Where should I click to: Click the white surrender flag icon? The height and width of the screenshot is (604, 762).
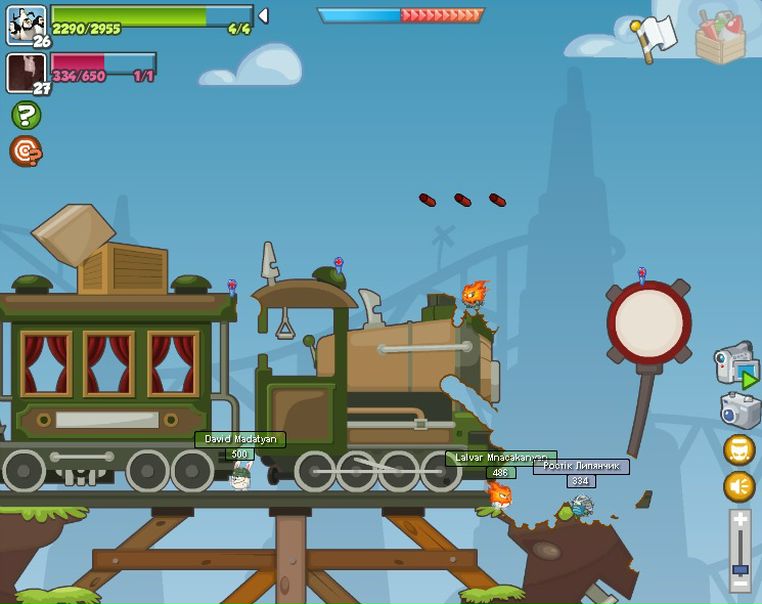point(654,38)
